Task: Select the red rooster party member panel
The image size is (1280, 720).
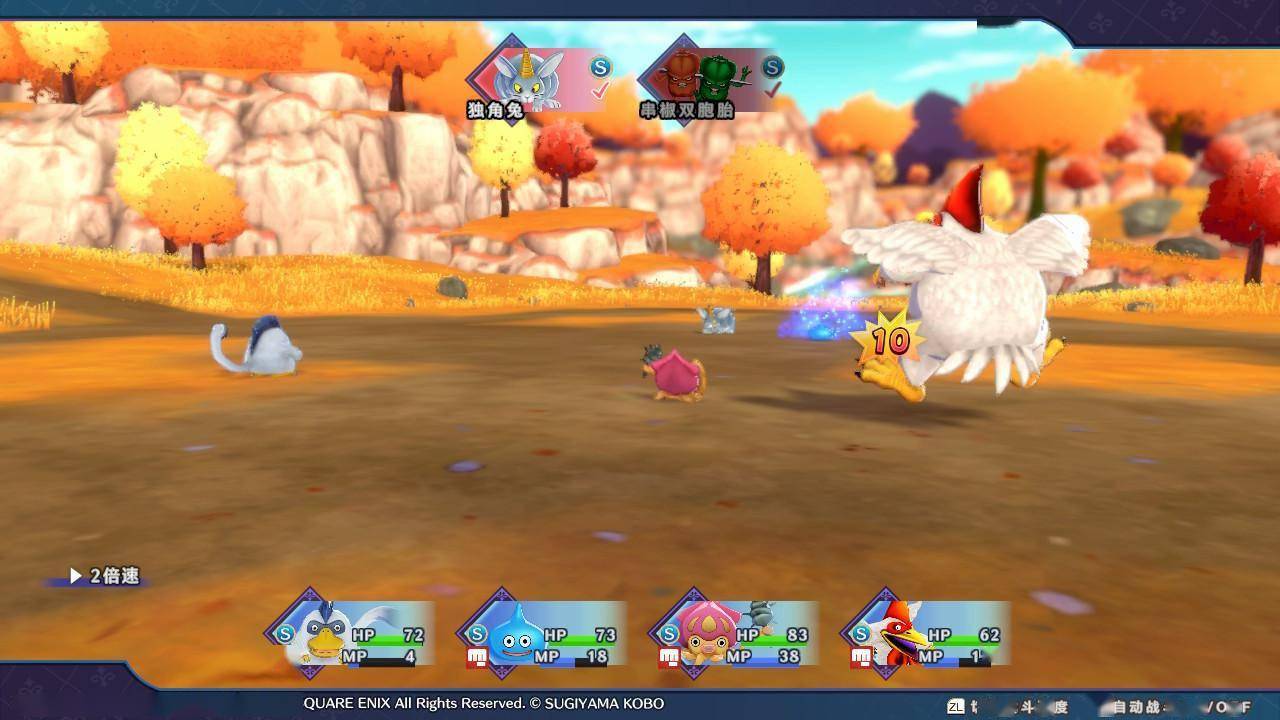Action: 931,634
